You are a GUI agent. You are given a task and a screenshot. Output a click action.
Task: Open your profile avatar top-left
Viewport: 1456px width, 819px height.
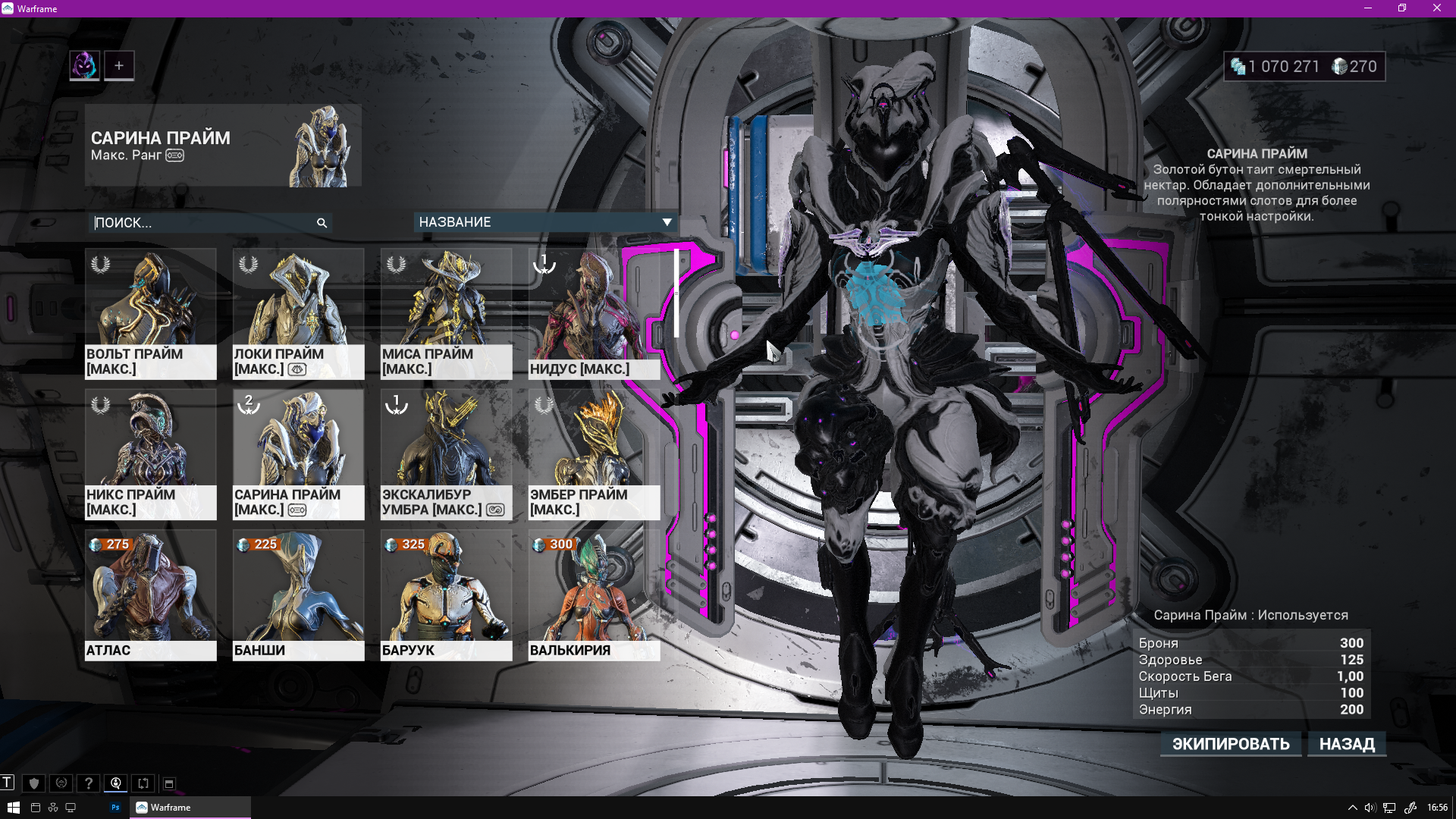(x=83, y=65)
